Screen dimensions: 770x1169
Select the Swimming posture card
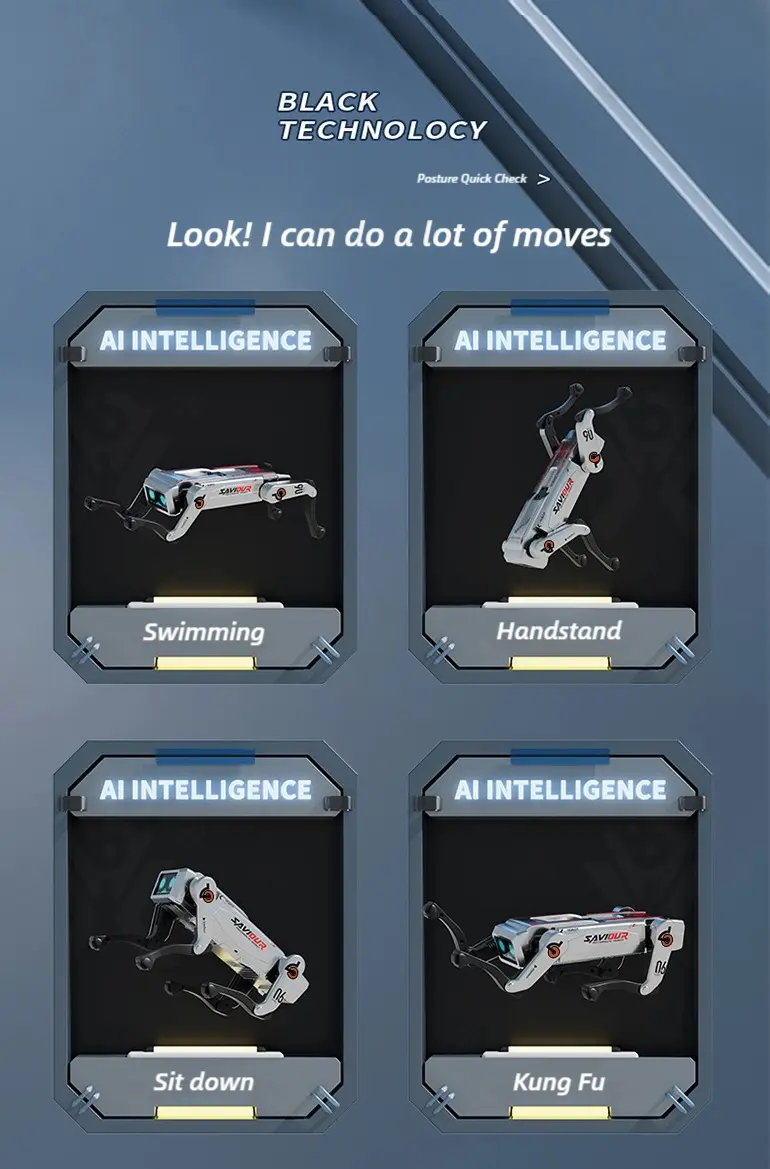coord(204,488)
